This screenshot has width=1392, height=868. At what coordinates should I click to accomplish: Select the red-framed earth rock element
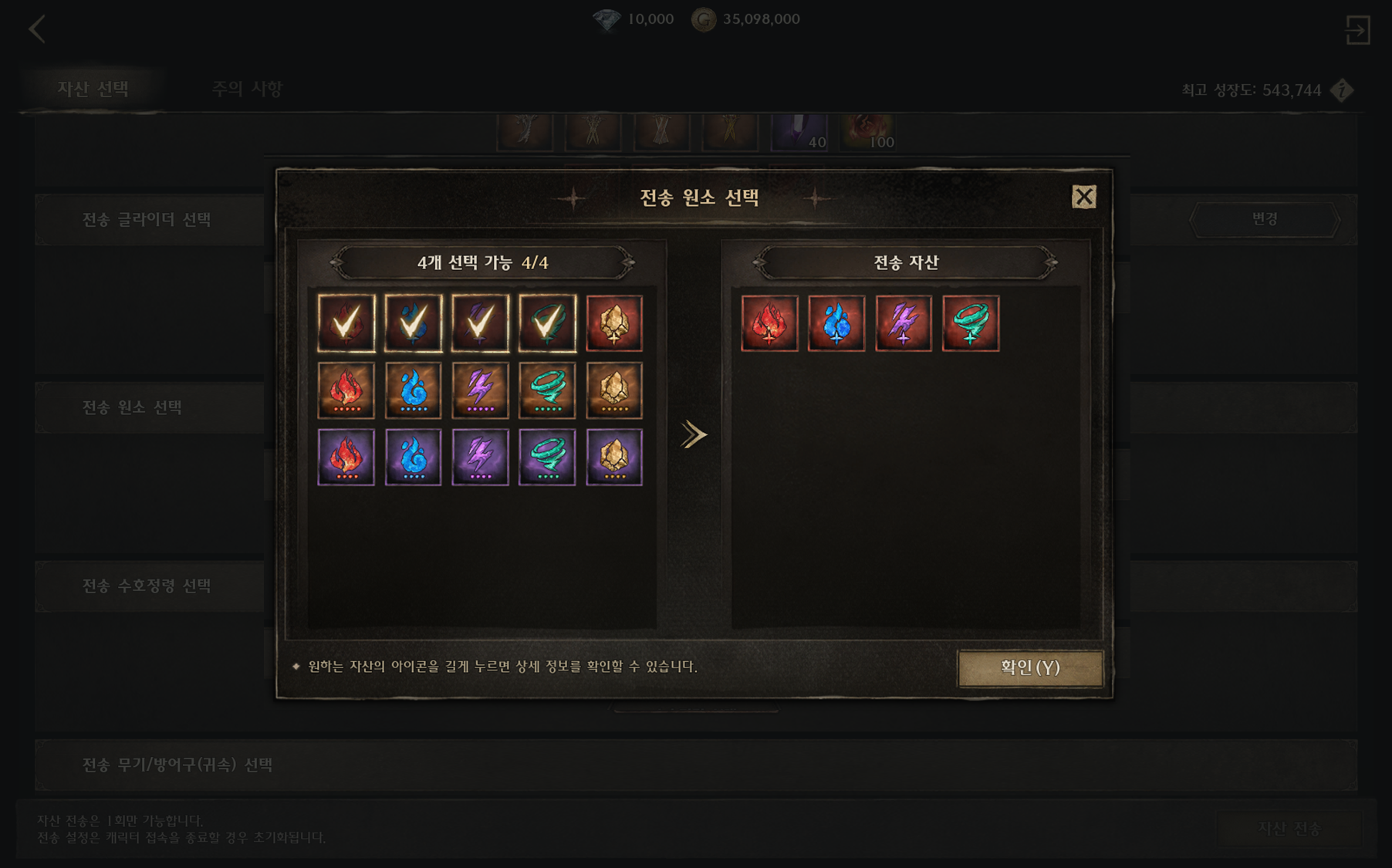coord(614,323)
